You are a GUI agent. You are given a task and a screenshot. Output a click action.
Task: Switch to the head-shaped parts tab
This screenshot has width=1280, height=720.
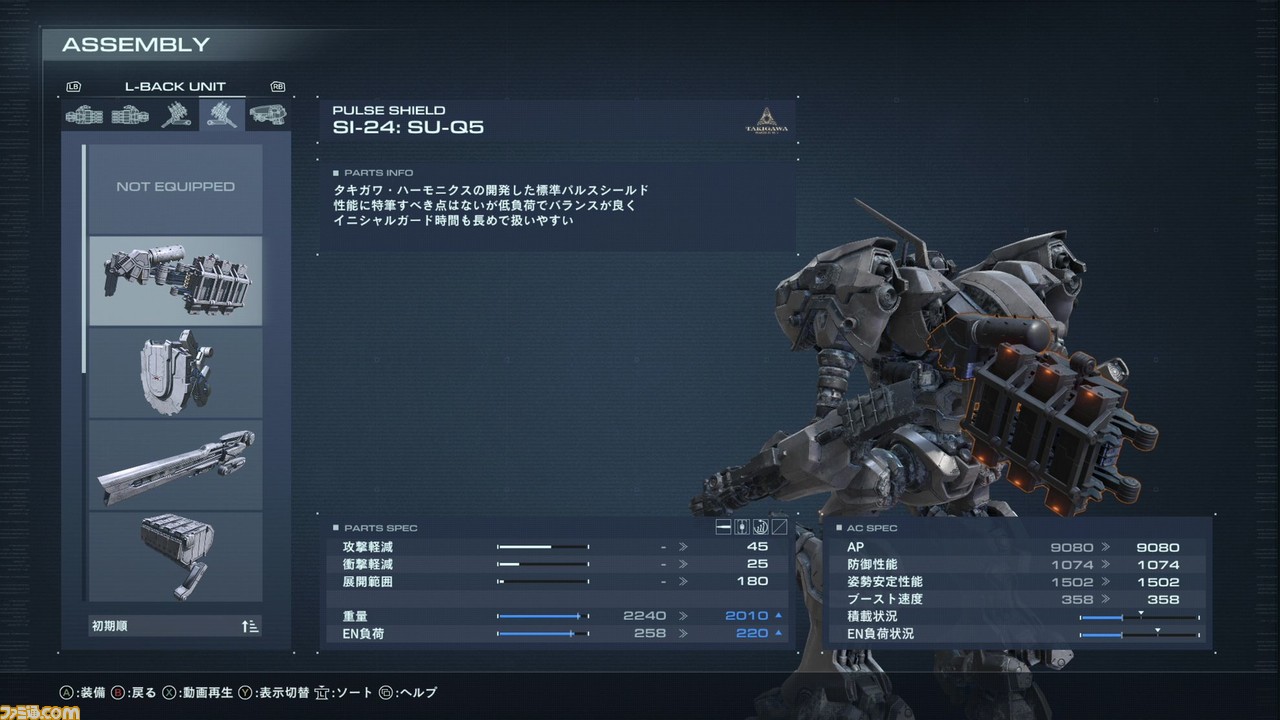(267, 115)
